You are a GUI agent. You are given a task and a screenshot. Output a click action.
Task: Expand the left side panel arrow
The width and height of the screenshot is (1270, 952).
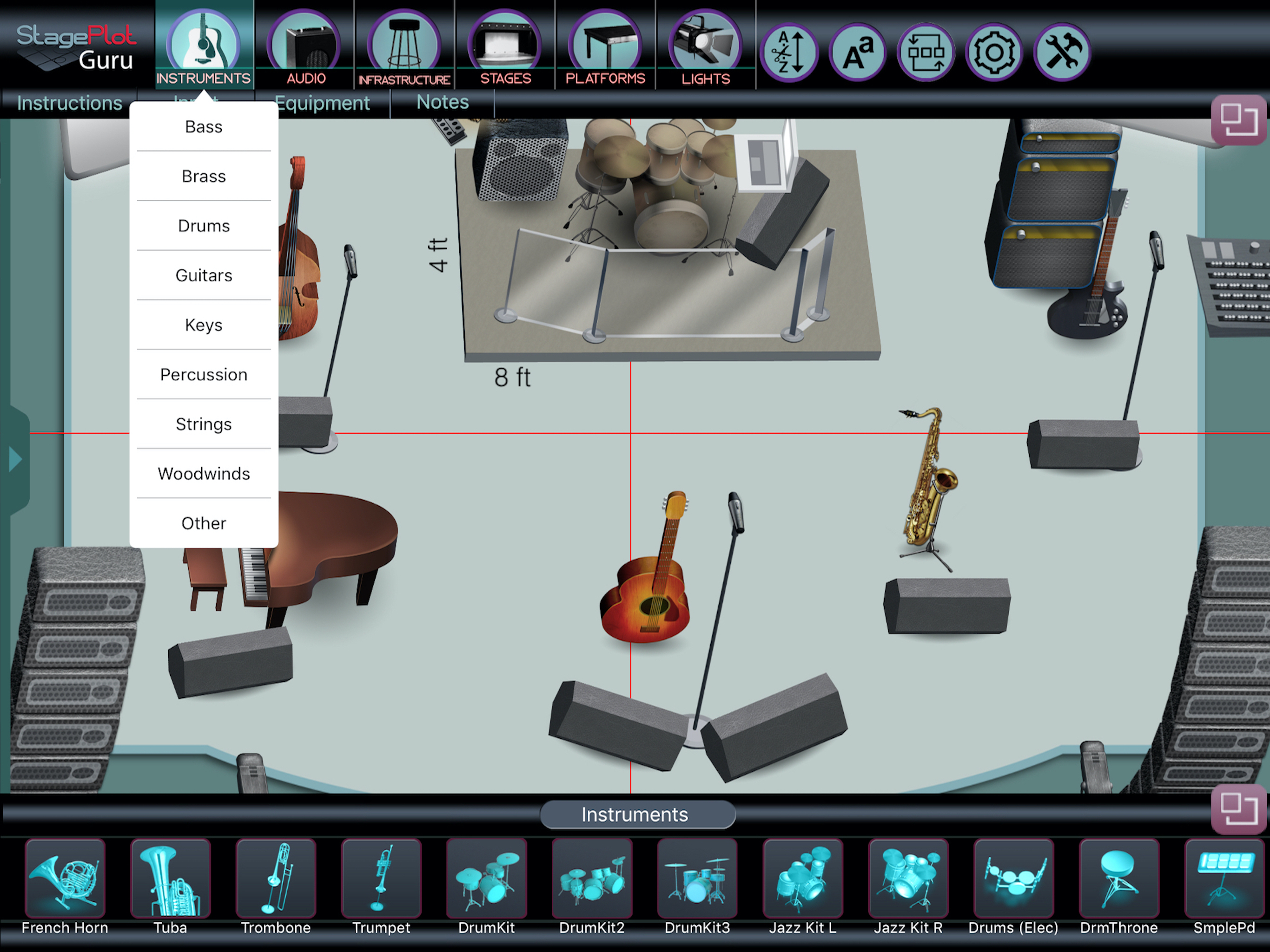coord(15,459)
